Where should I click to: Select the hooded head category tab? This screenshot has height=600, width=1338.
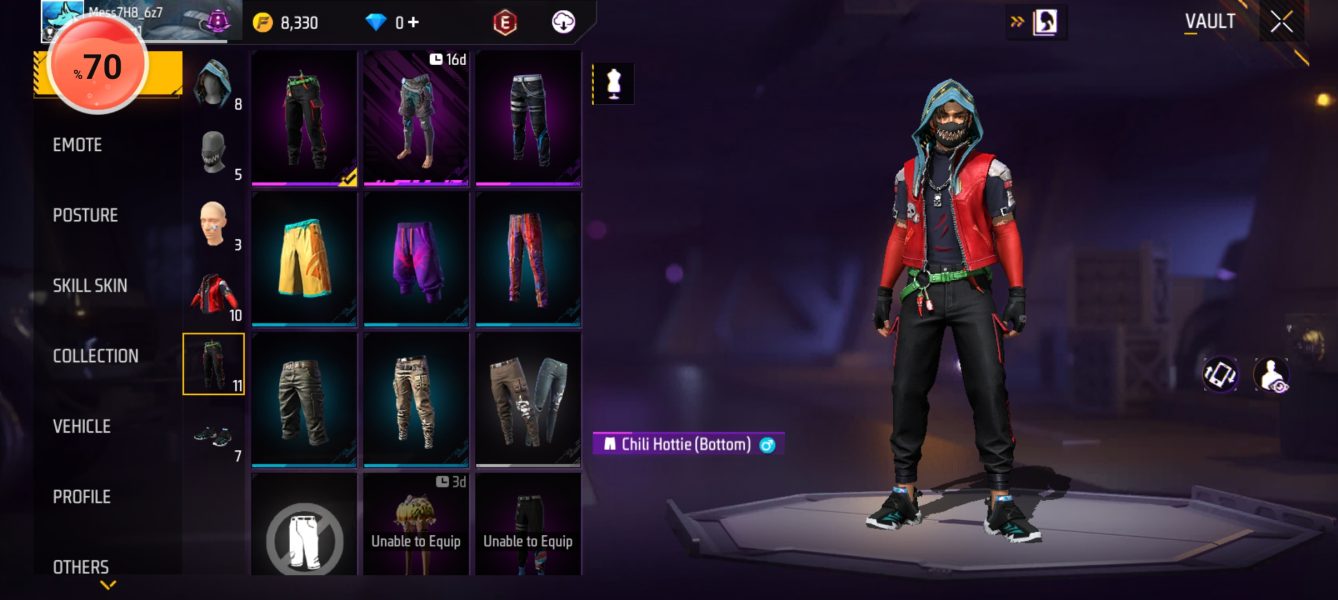pos(213,83)
